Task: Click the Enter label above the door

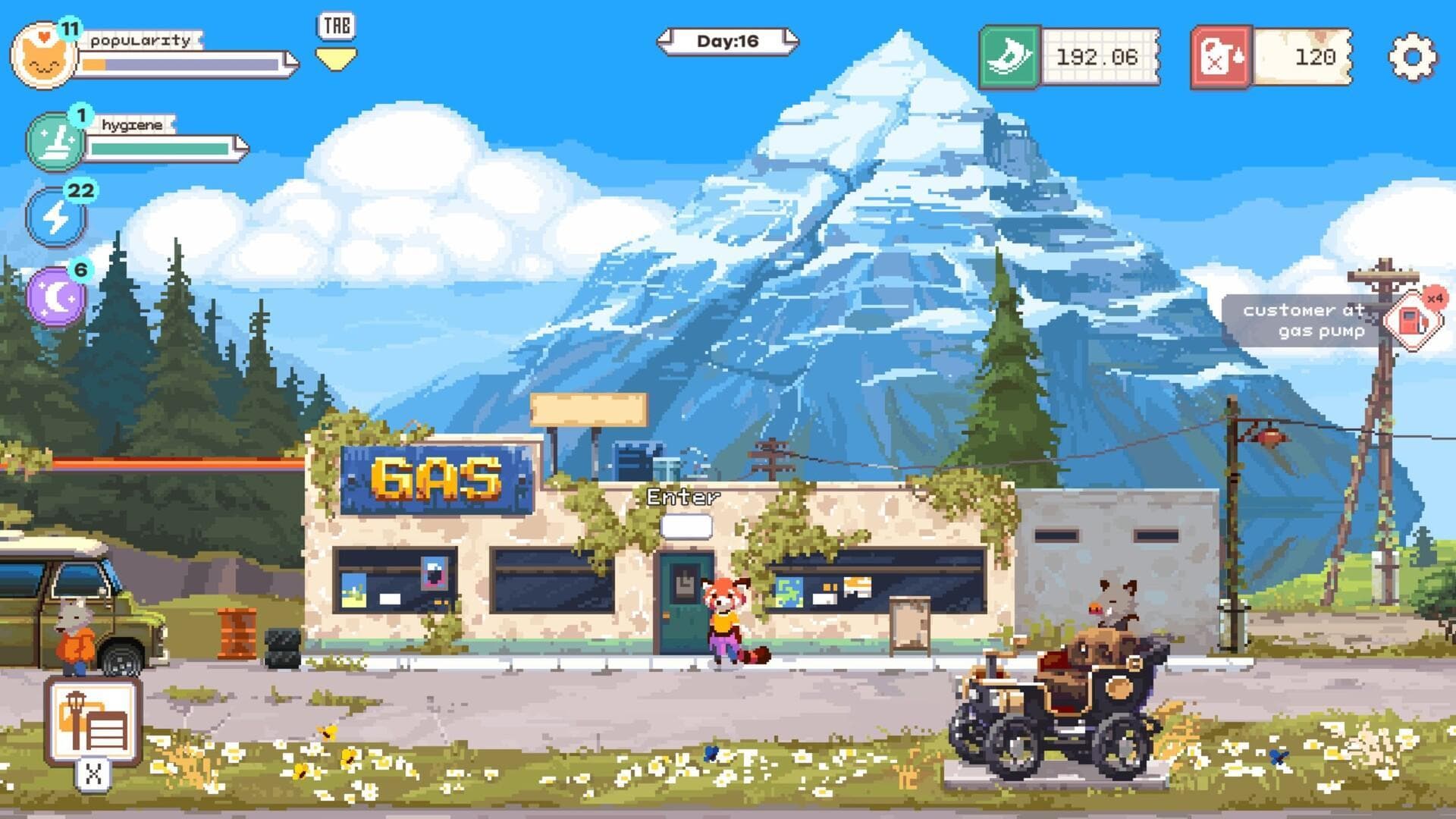Action: coord(682,497)
